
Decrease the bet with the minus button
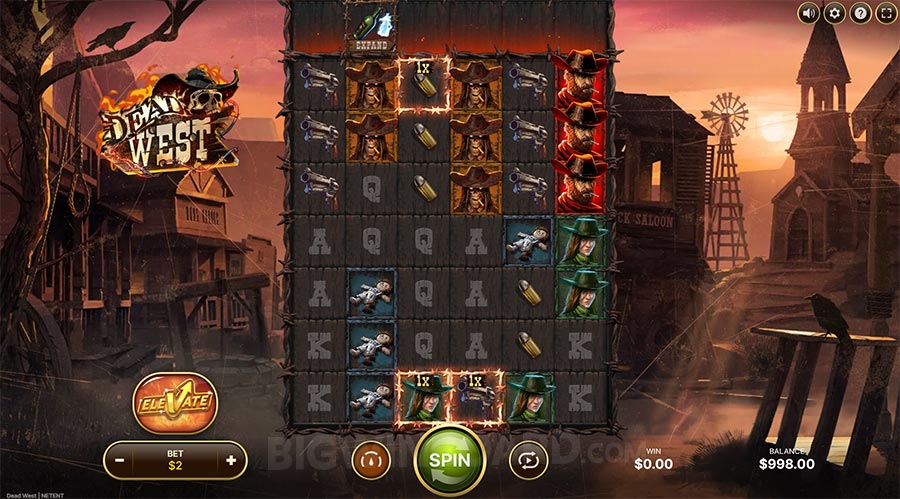[x=119, y=461]
